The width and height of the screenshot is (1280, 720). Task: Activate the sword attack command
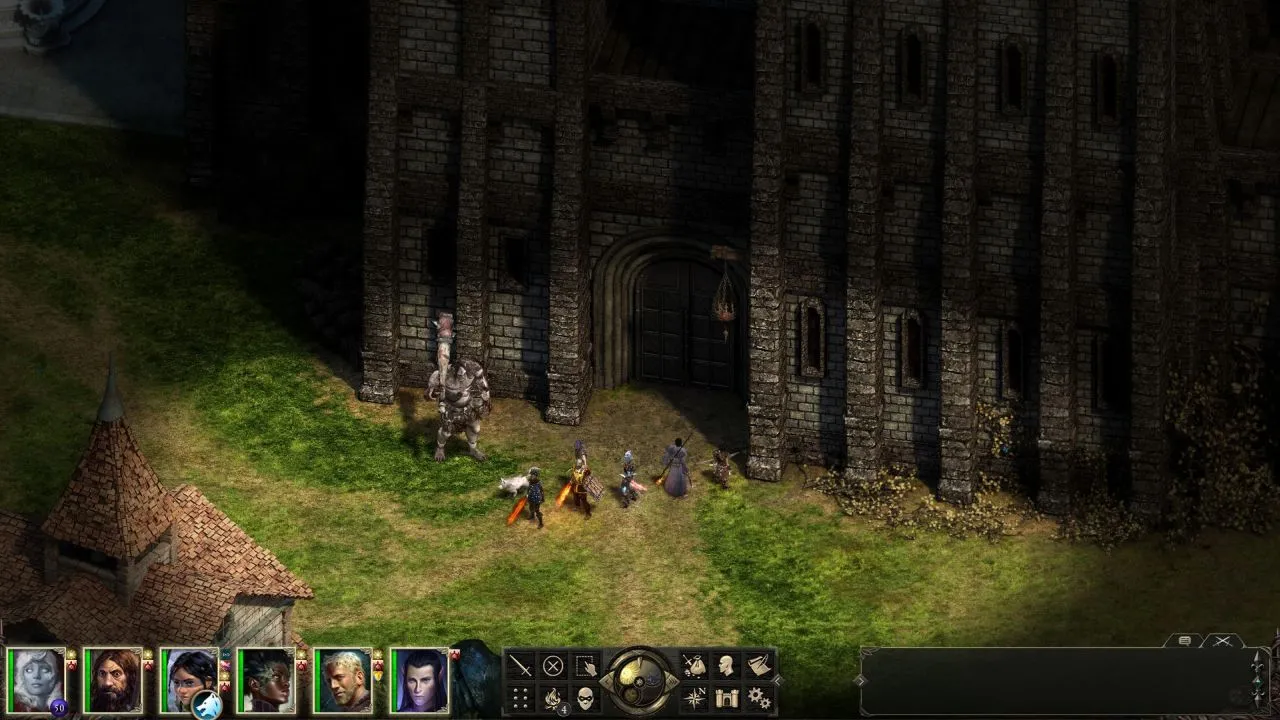click(x=520, y=665)
